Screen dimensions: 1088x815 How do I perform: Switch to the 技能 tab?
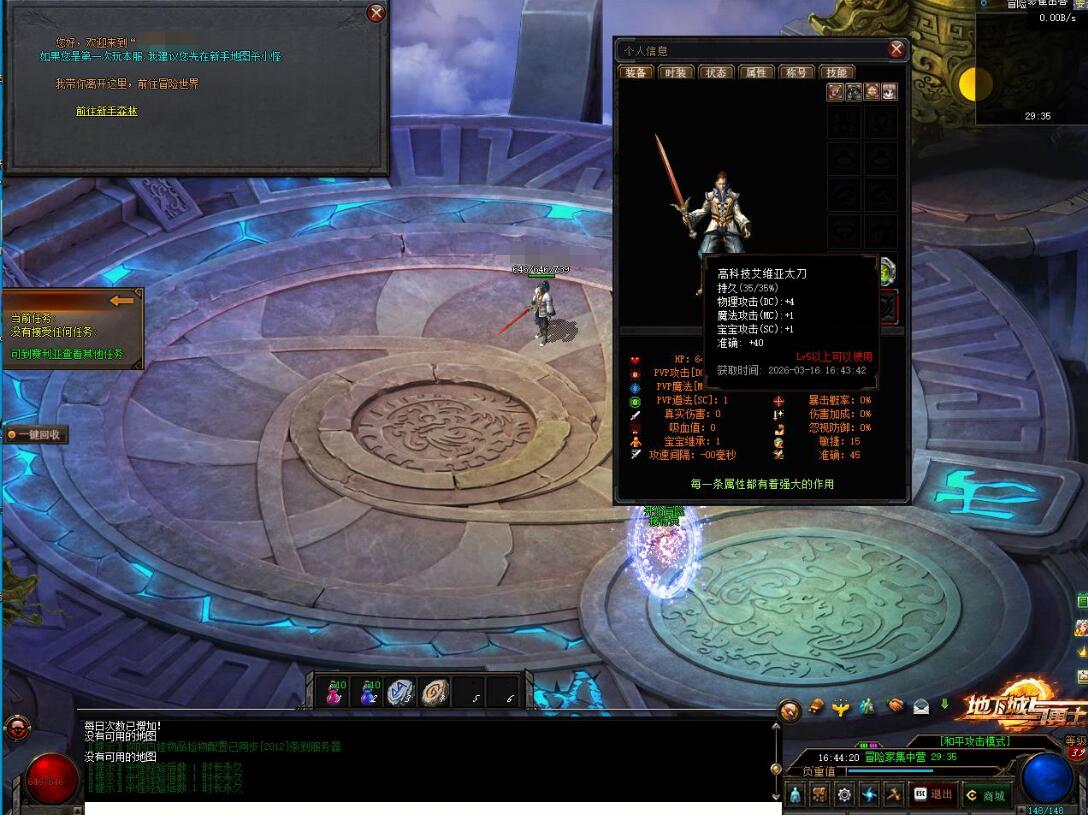pos(836,72)
